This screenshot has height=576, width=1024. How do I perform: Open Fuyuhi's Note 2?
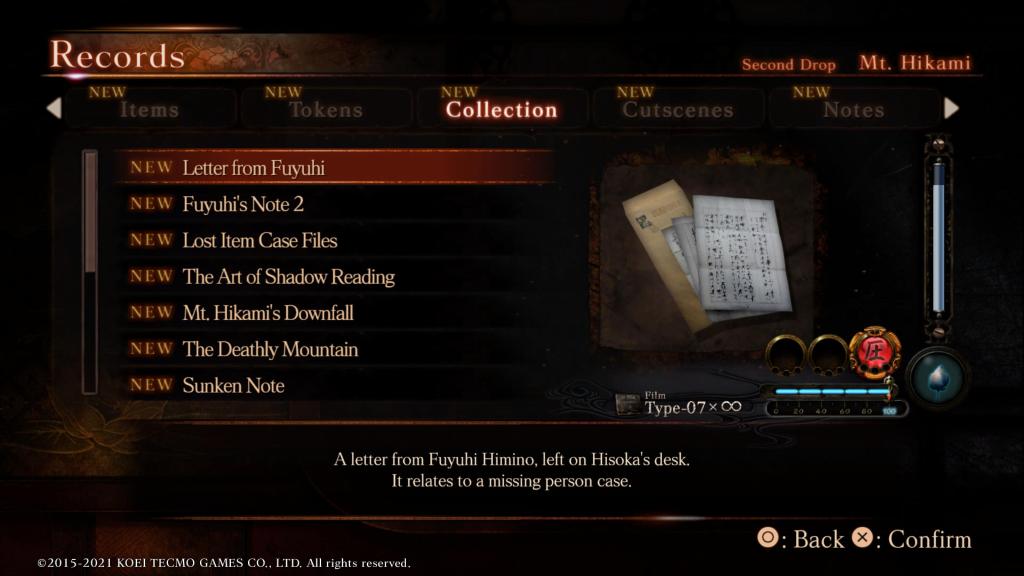[243, 204]
